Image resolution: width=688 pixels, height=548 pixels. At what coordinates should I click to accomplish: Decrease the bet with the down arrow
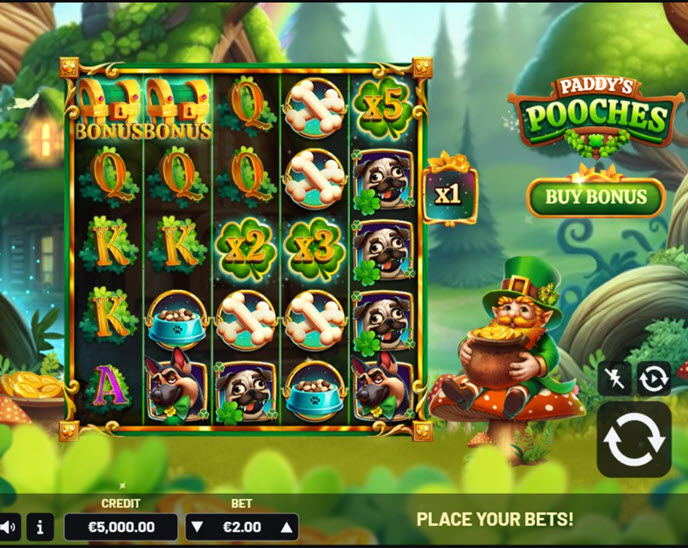(197, 527)
